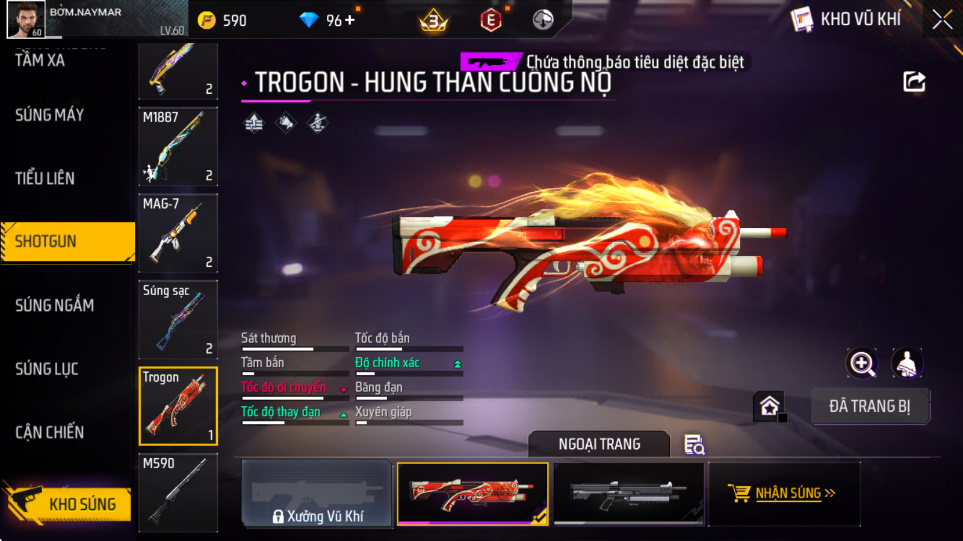Close the weapon vault screen
The height and width of the screenshot is (541, 963).
942,19
